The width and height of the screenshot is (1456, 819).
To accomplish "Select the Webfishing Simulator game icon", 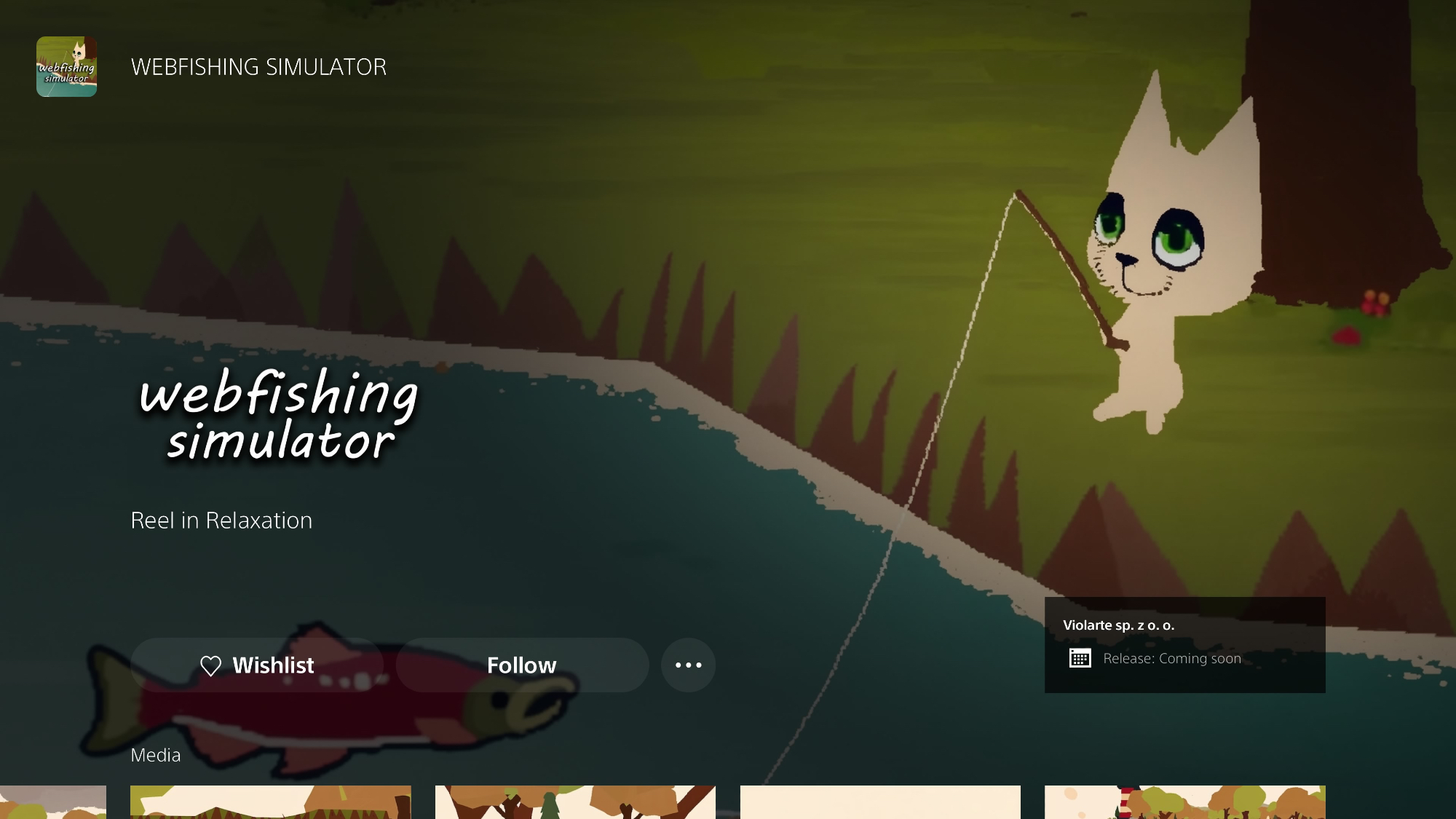I will pos(66,67).
